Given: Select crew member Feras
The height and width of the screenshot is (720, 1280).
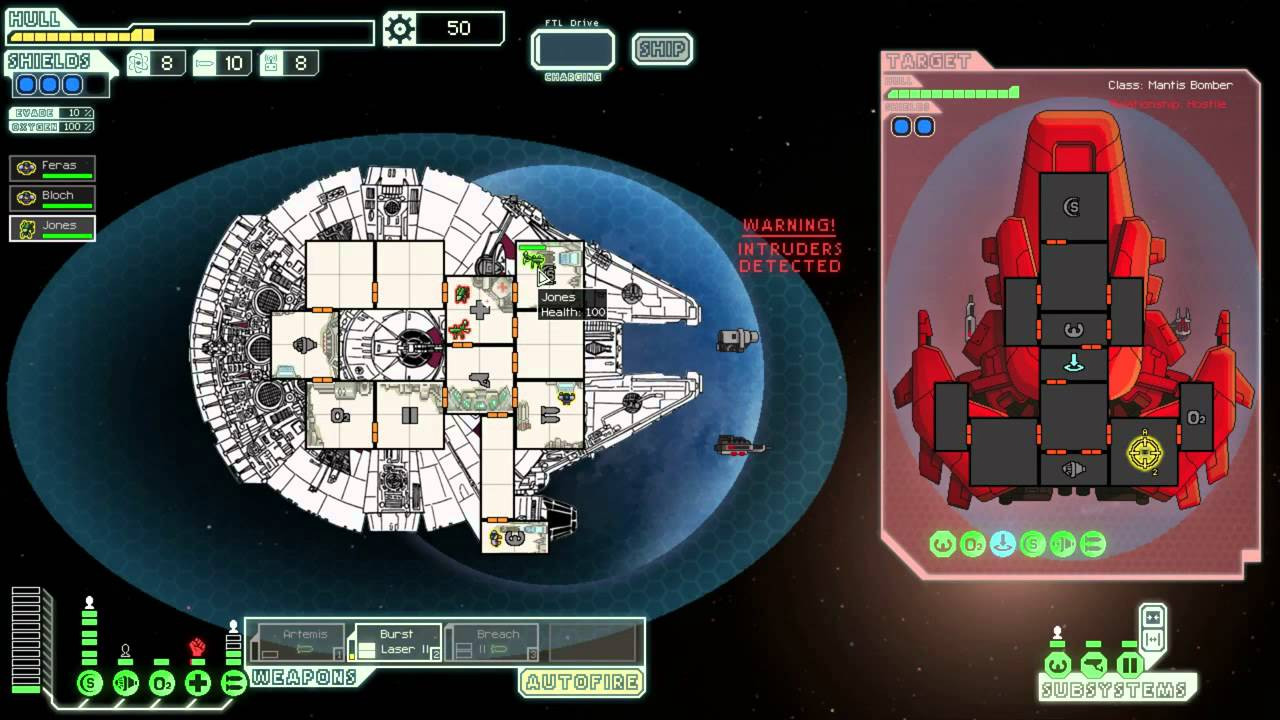Looking at the screenshot, I should point(53,168).
